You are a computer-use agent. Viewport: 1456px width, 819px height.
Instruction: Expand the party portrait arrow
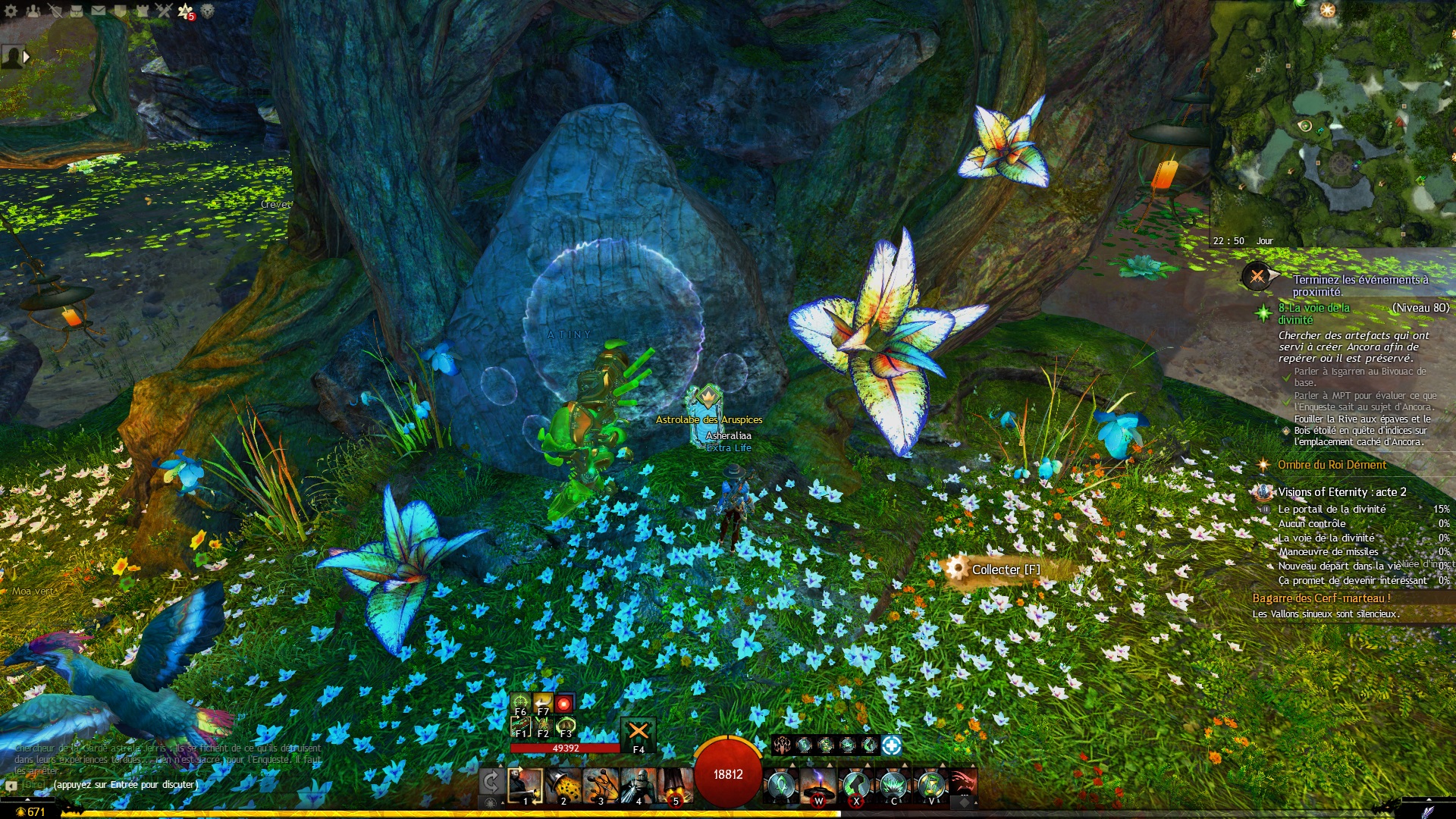tap(27, 56)
